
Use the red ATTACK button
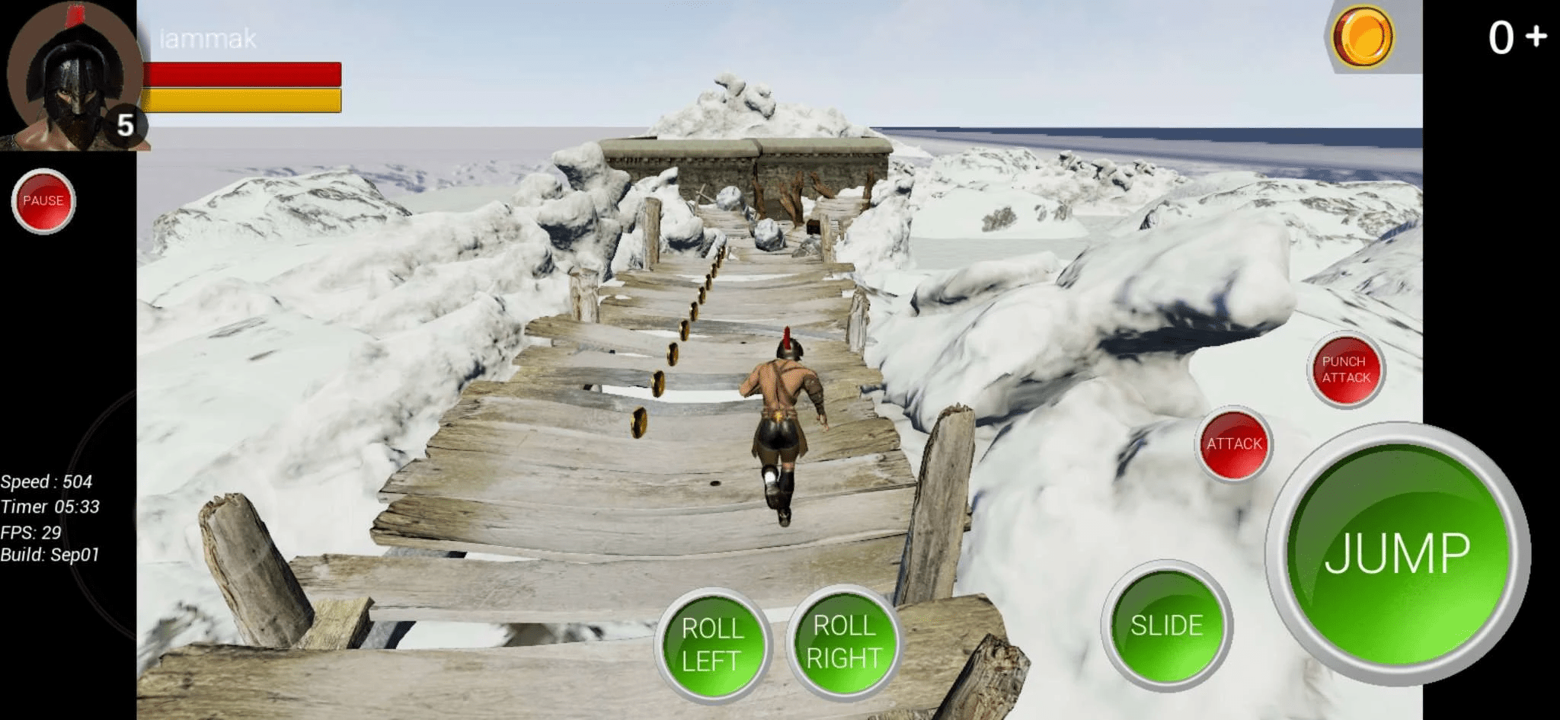point(1234,443)
